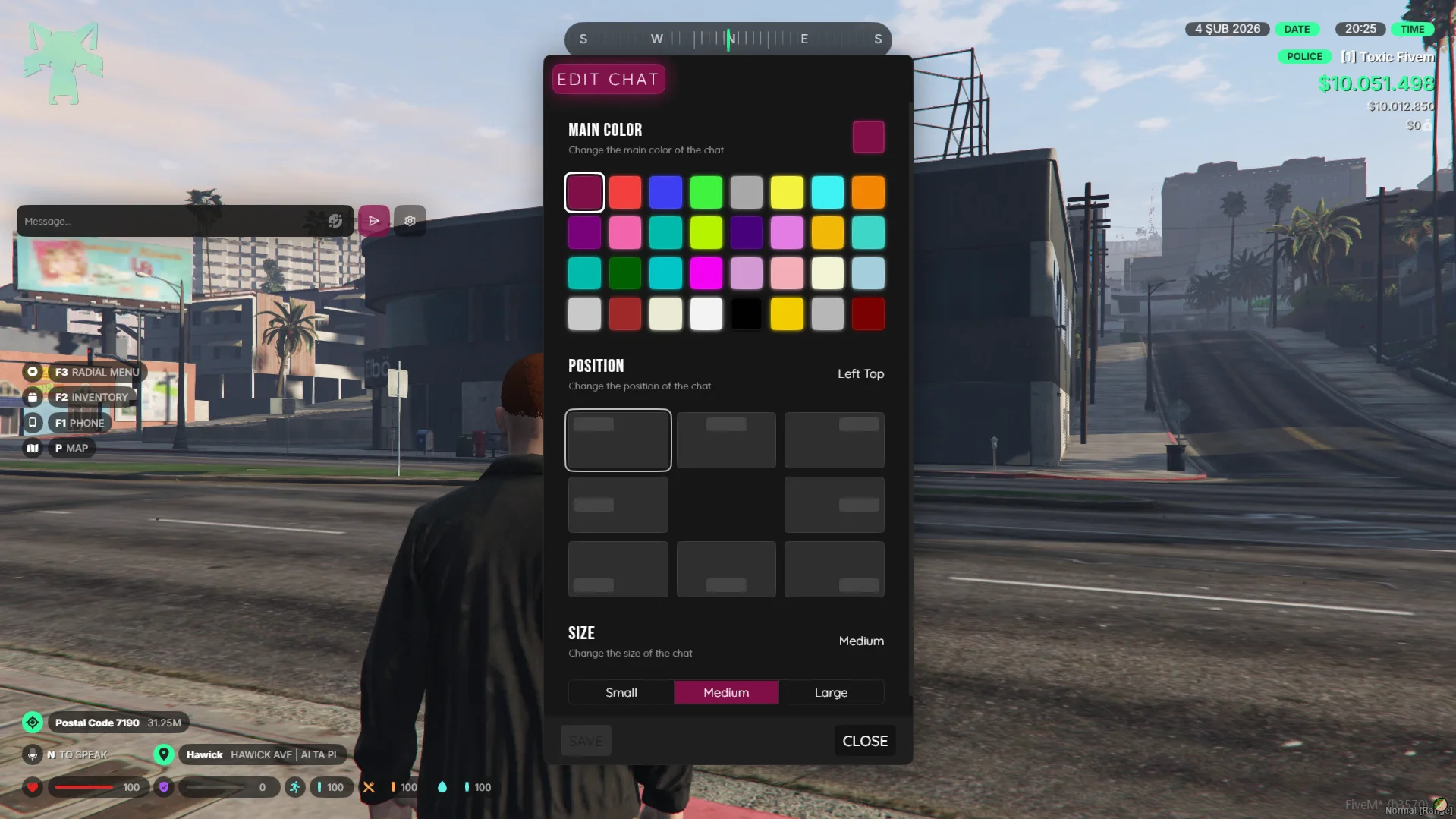Image resolution: width=1456 pixels, height=819 pixels.
Task: Select Large chat size
Action: click(831, 692)
